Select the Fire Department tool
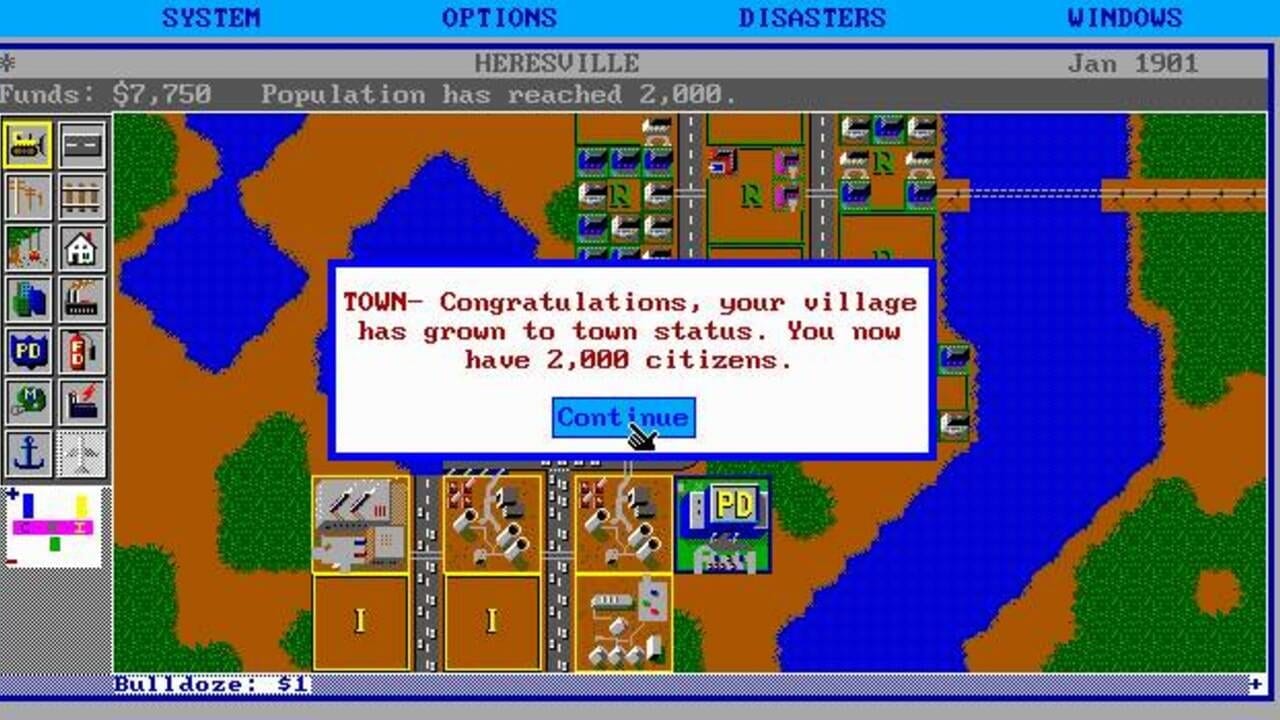Viewport: 1280px width, 720px height. pyautogui.click(x=82, y=351)
